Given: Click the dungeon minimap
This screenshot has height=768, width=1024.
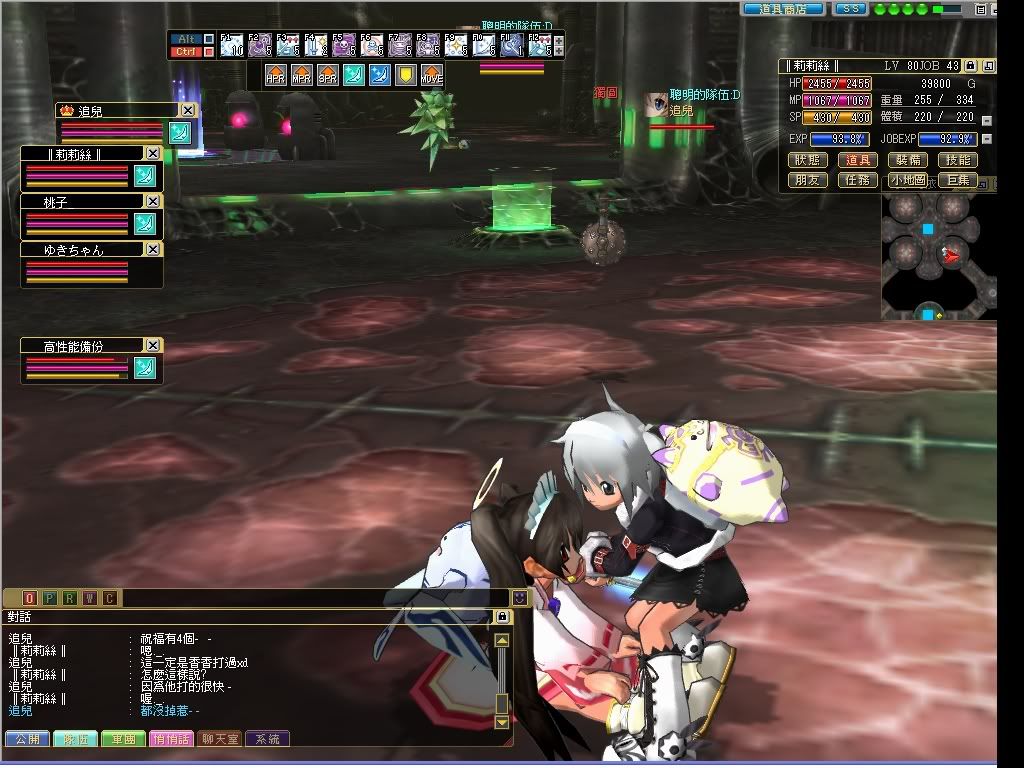Looking at the screenshot, I should [x=938, y=255].
